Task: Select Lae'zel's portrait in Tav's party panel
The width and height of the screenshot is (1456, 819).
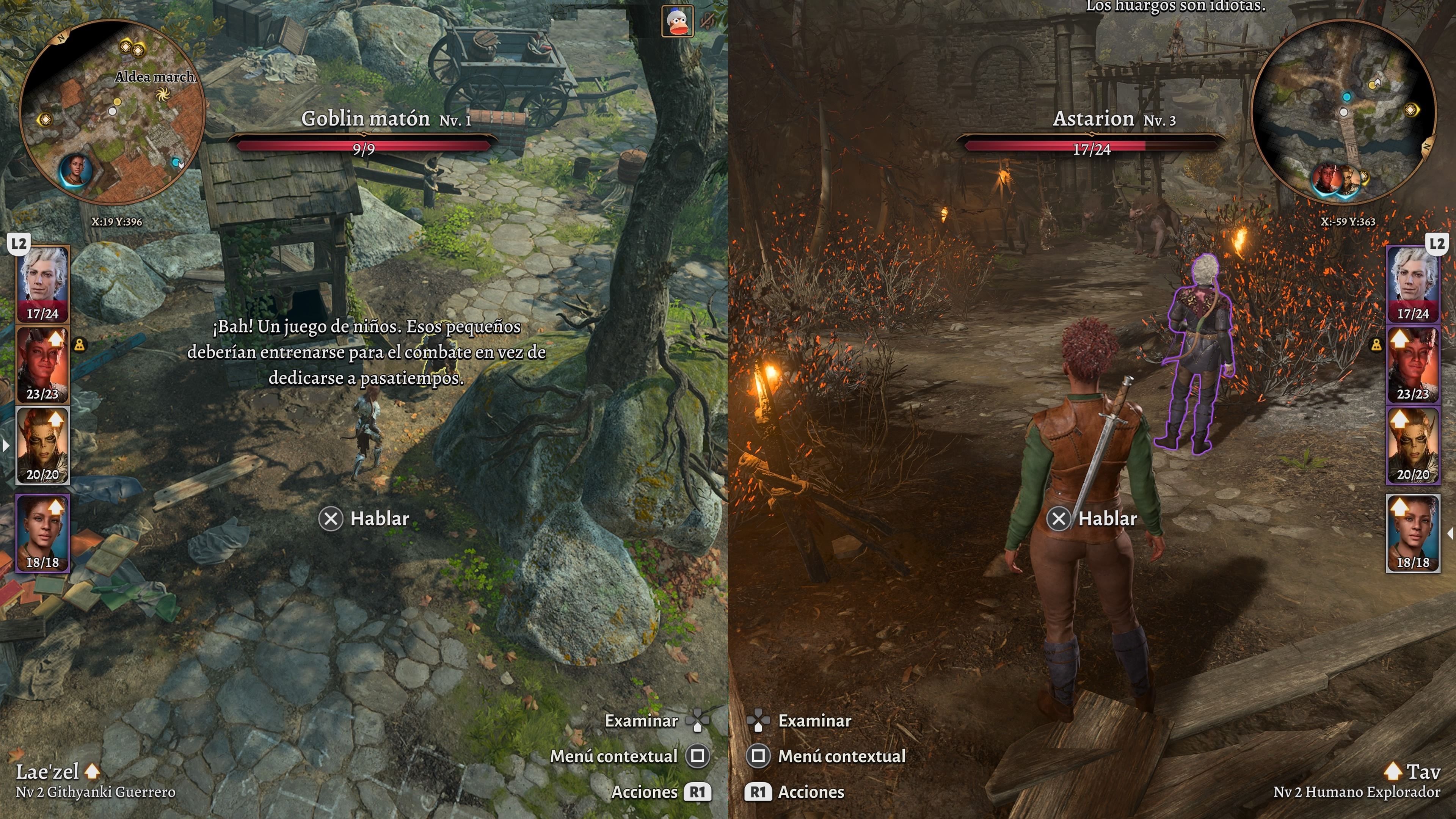Action: pyautogui.click(x=1412, y=446)
